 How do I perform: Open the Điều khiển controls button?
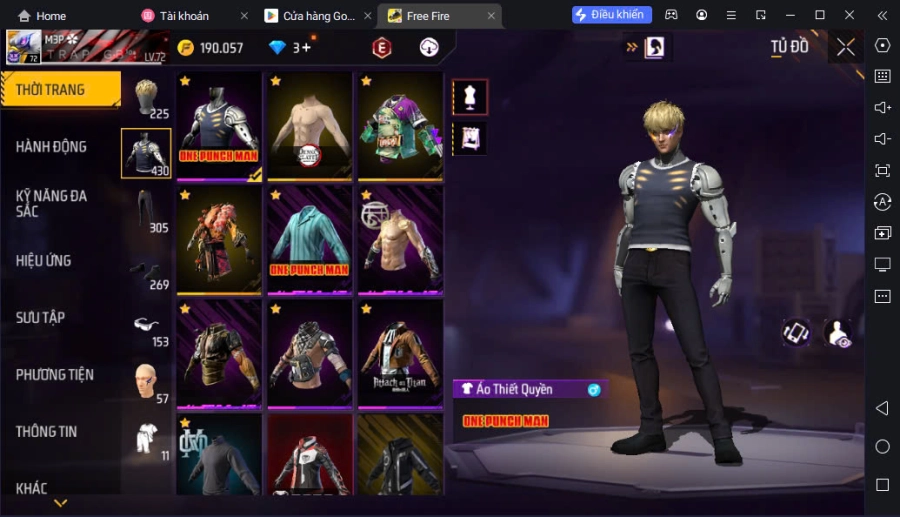coord(612,15)
